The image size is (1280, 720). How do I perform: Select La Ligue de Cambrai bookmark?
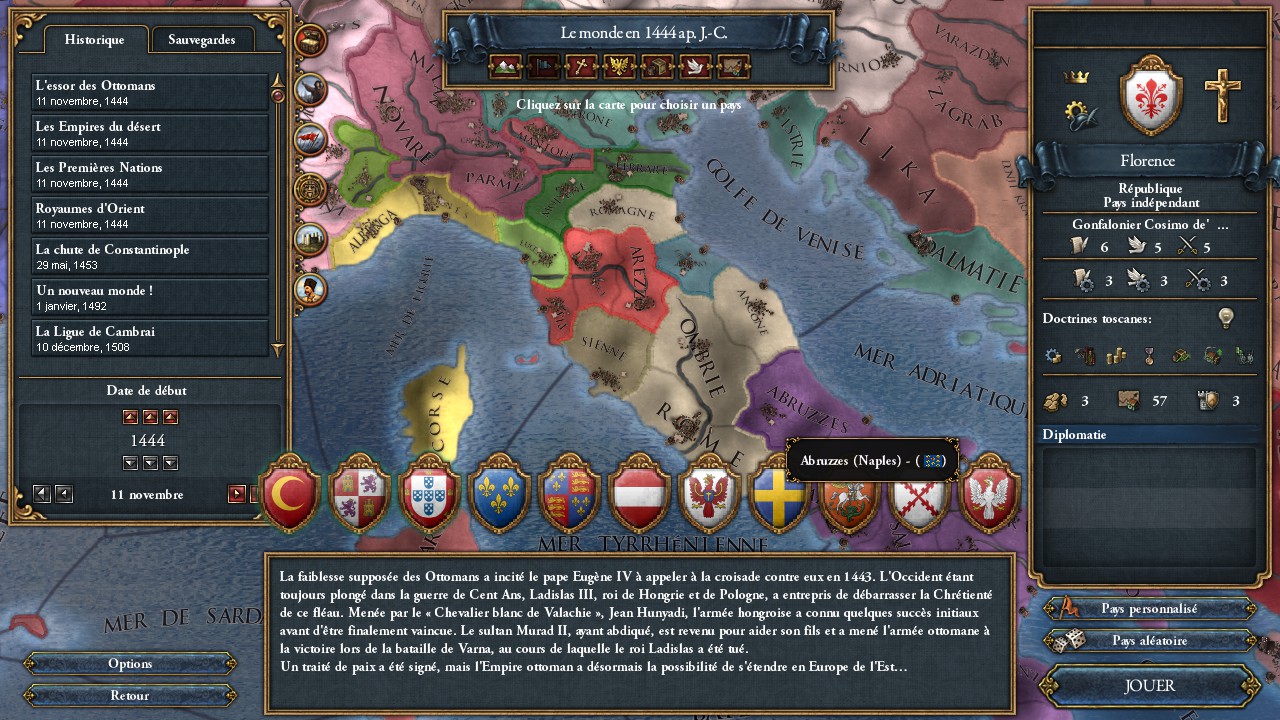(150, 338)
